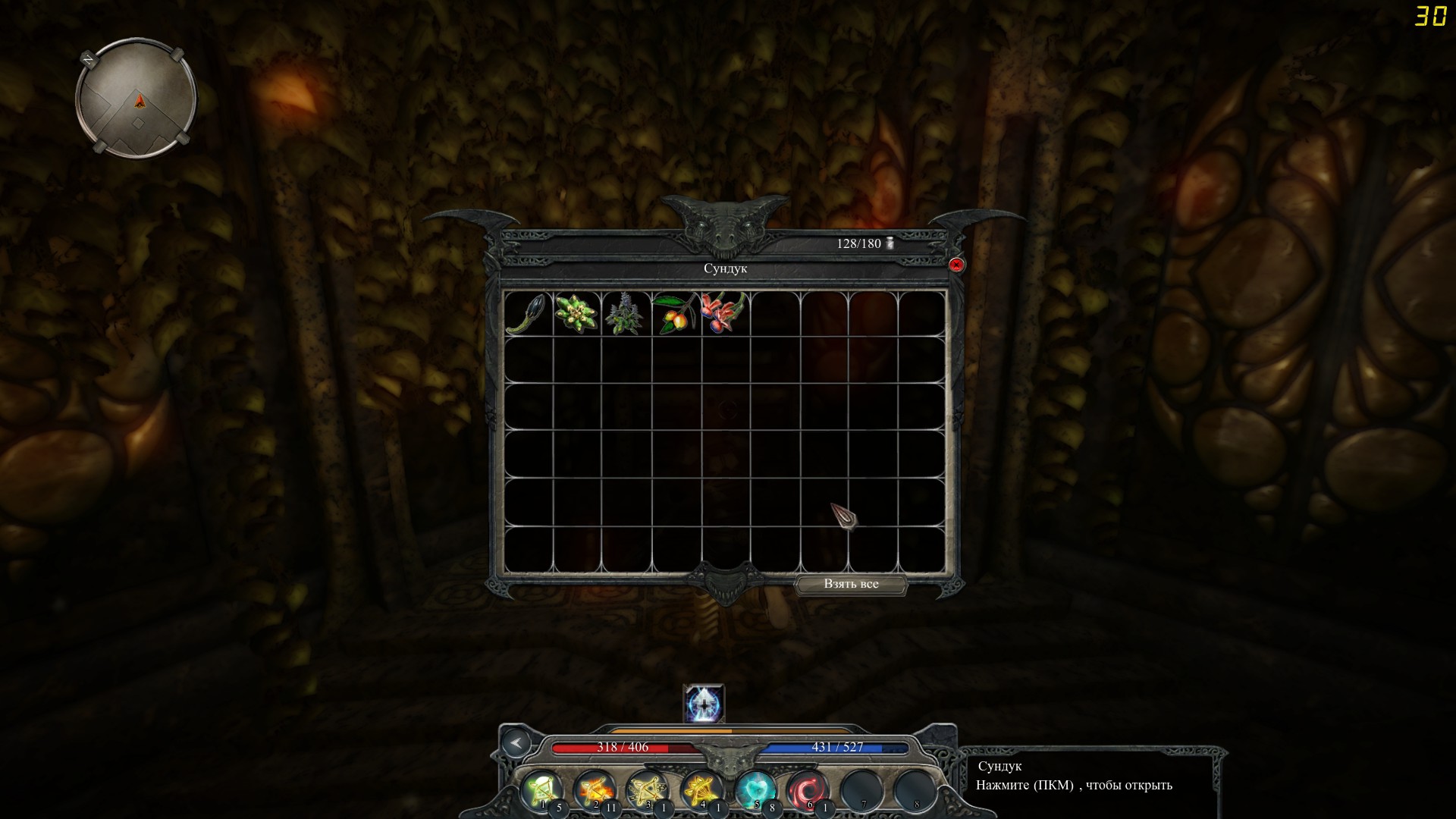
Task: Grab the green star-shaped herb from the chest
Action: (x=576, y=312)
